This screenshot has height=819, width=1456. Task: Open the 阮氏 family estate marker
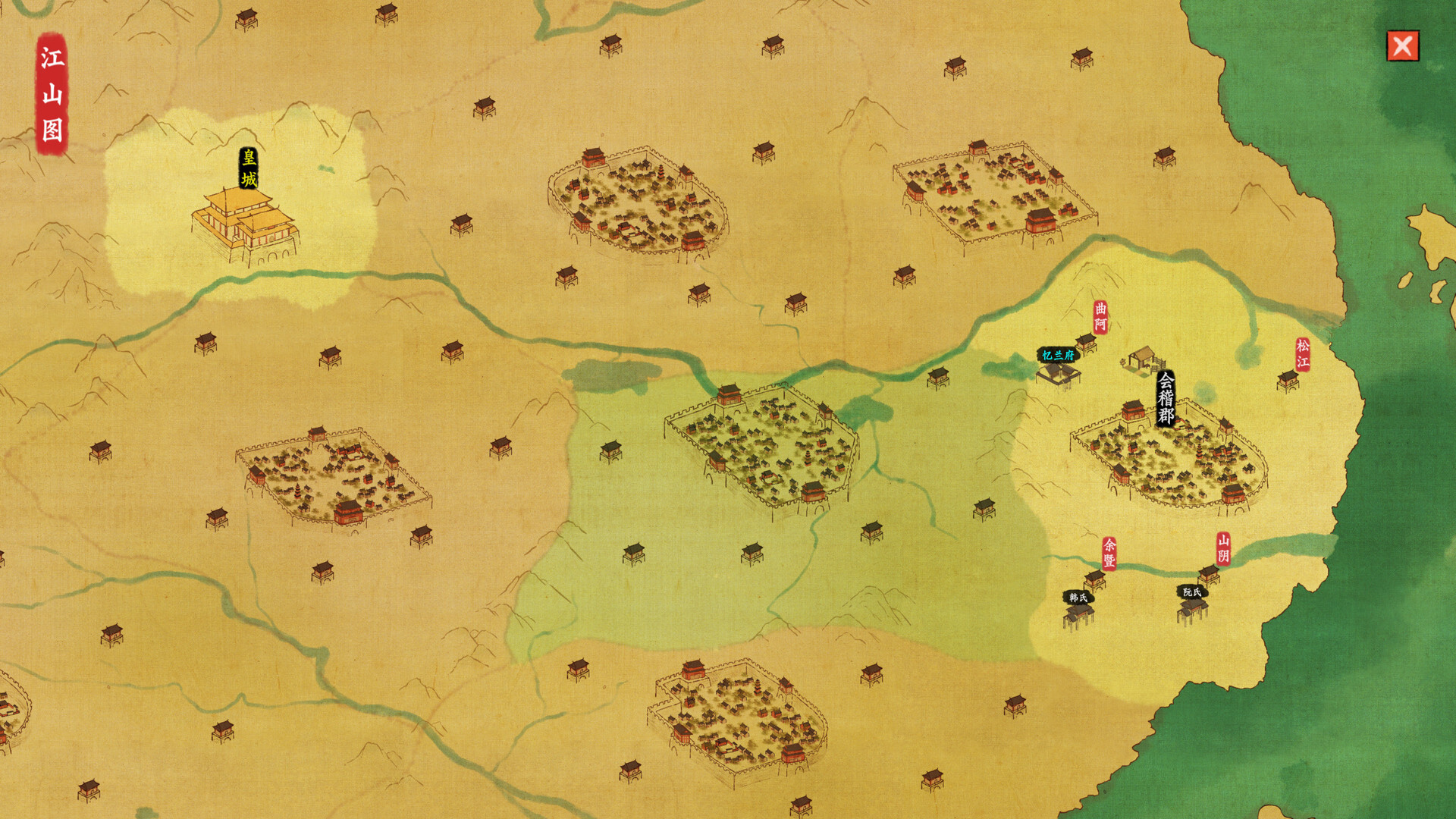(x=1192, y=607)
